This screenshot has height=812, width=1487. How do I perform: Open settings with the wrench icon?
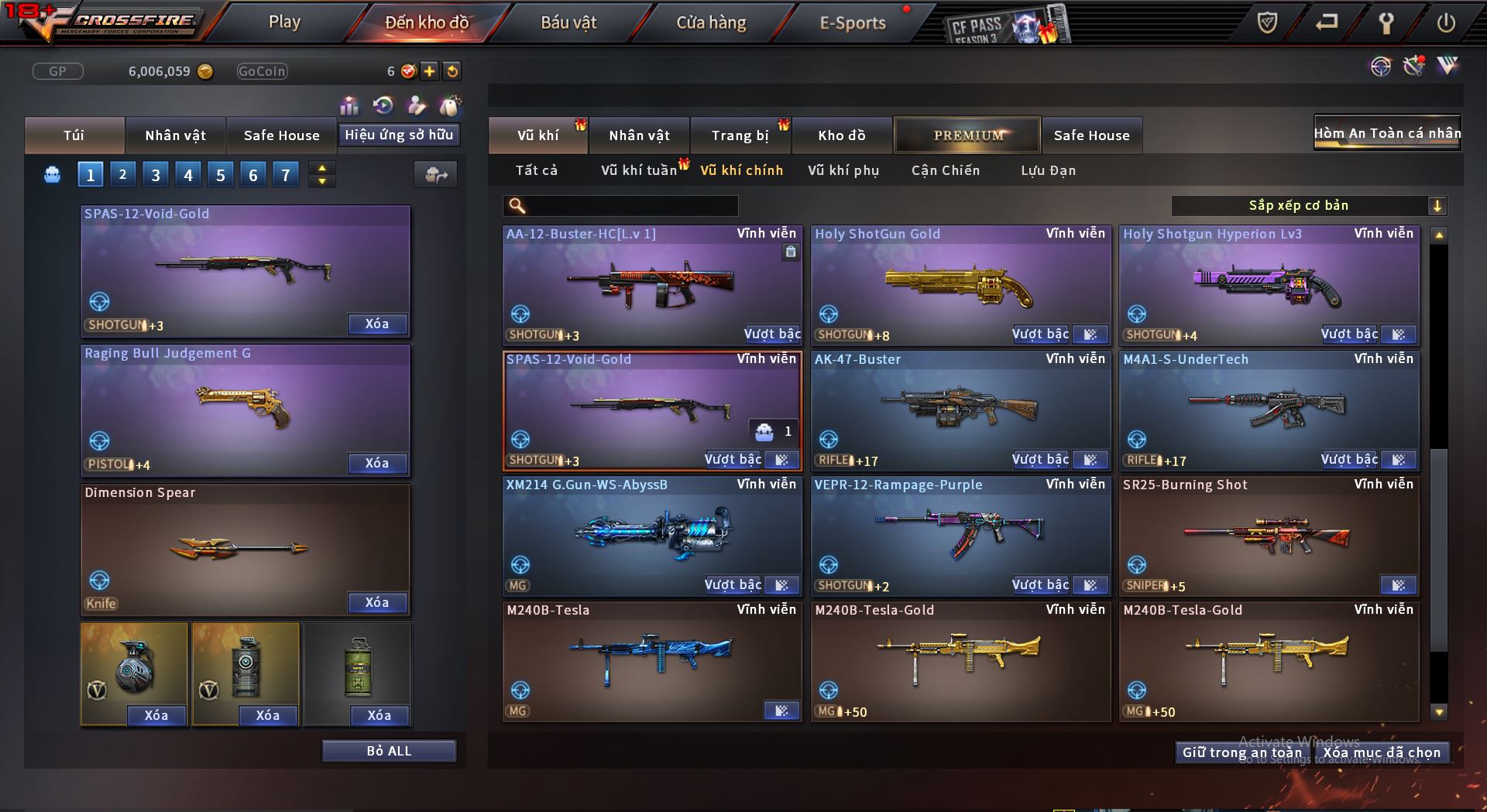pos(1386,22)
